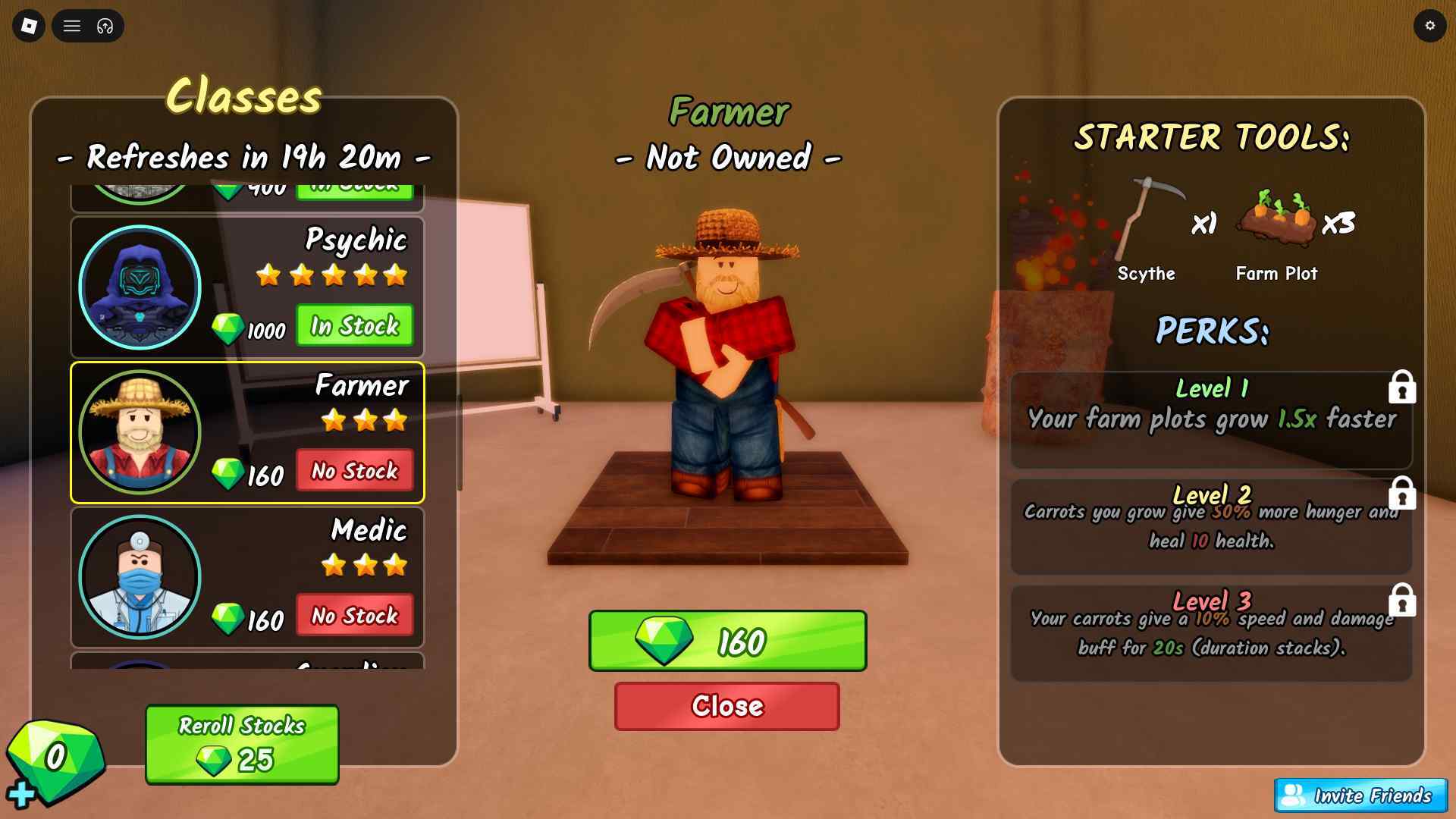This screenshot has width=1456, height=819.
Task: Select the Farmer card in the Classes list
Action: pyautogui.click(x=246, y=433)
